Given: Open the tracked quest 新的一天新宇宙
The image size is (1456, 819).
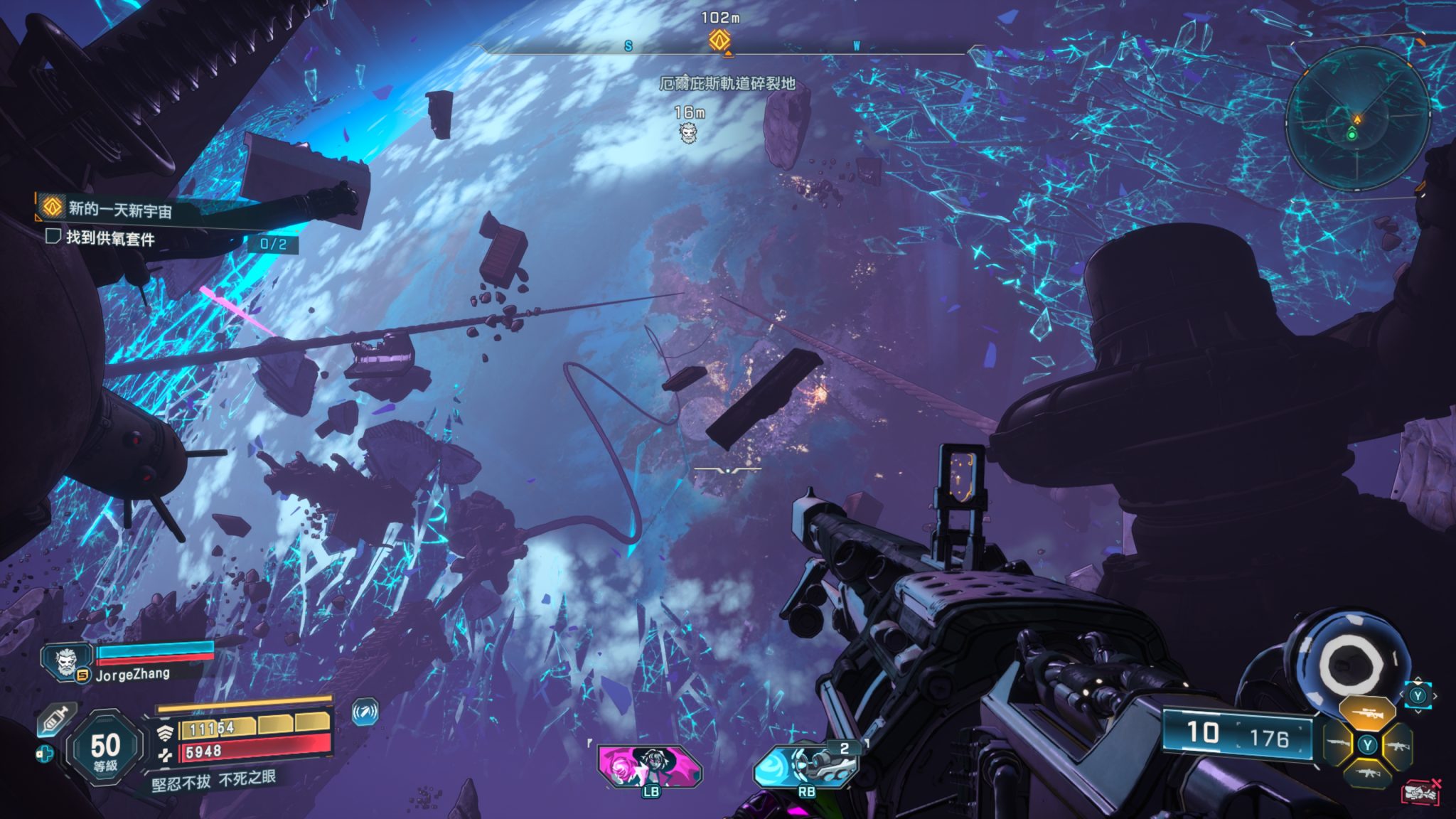Looking at the screenshot, I should (119, 209).
